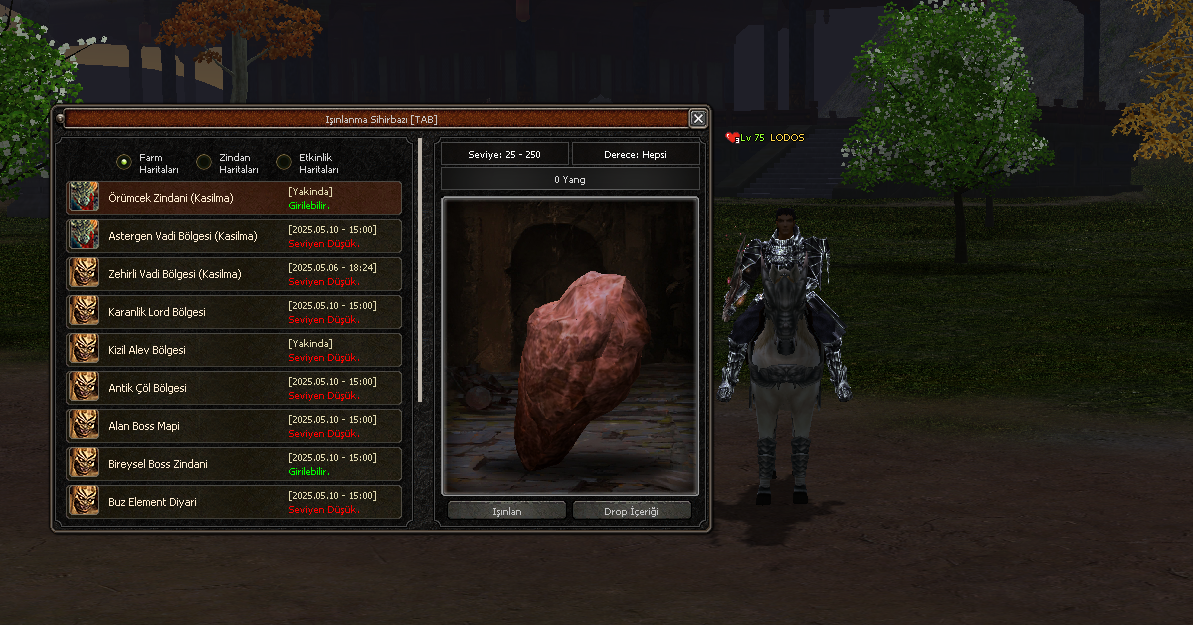The height and width of the screenshot is (625, 1193).
Task: Choose the Etkinlik Haritaları option
Action: (284, 162)
